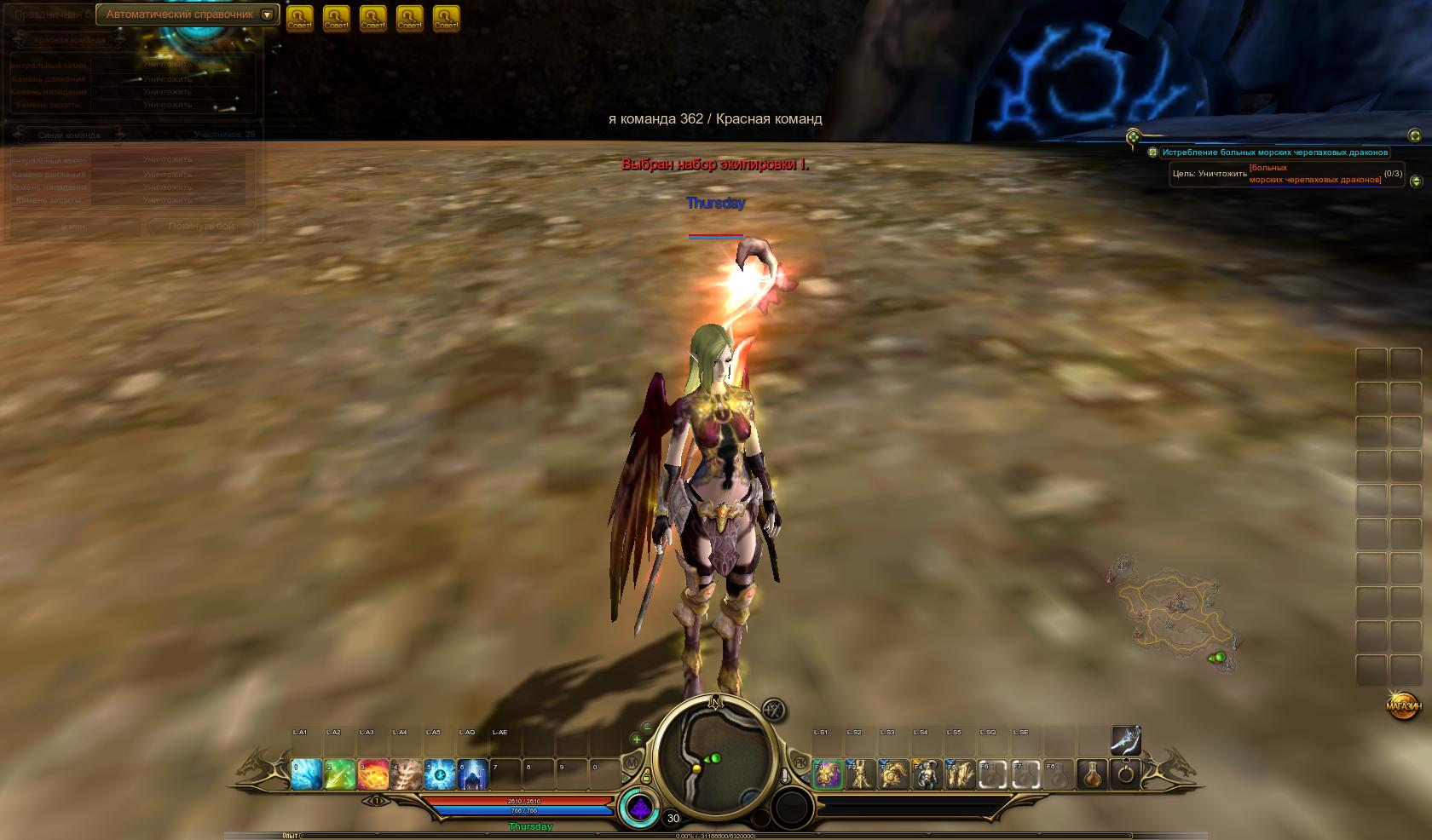The image size is (1432, 840).
Task: Use the green slash skill in slot 2
Action: click(339, 774)
